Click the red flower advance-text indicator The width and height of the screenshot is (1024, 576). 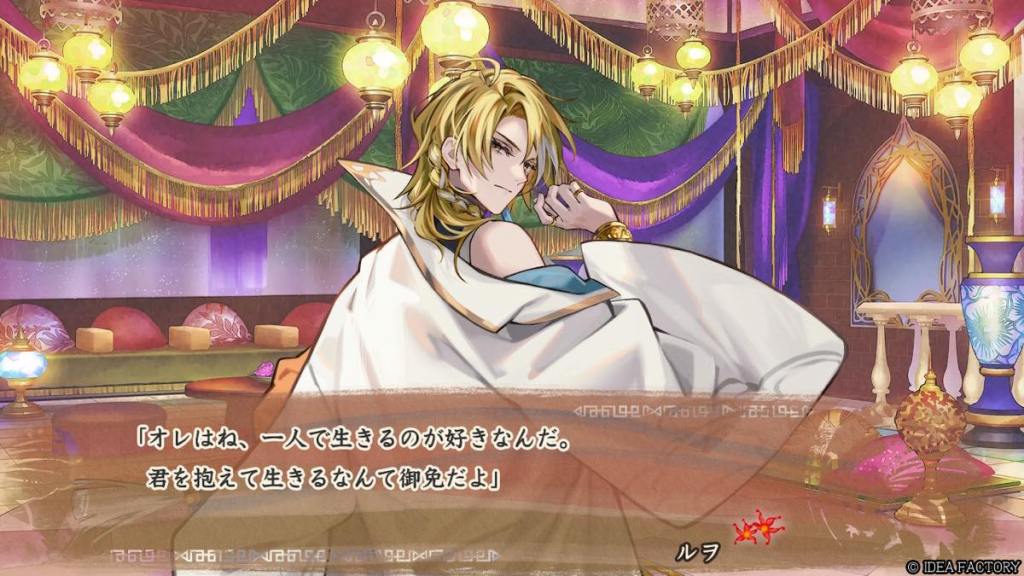click(x=756, y=528)
